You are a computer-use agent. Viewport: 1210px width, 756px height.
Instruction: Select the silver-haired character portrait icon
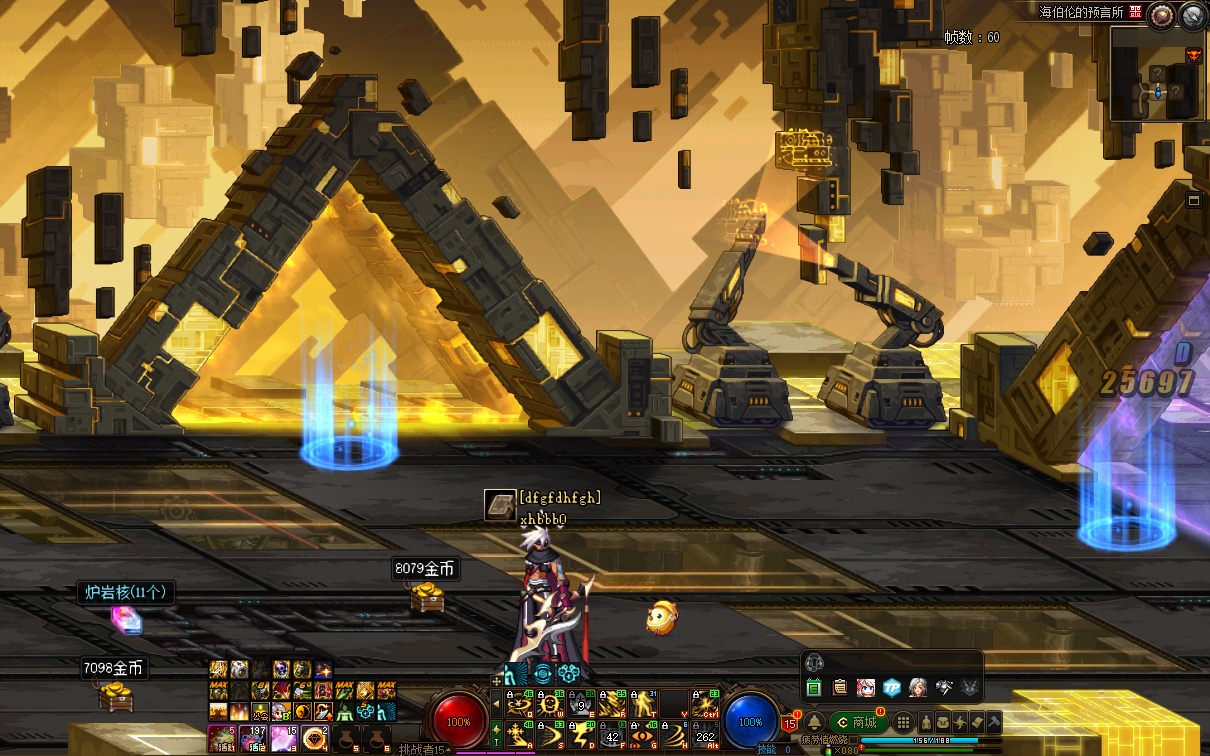(x=917, y=687)
